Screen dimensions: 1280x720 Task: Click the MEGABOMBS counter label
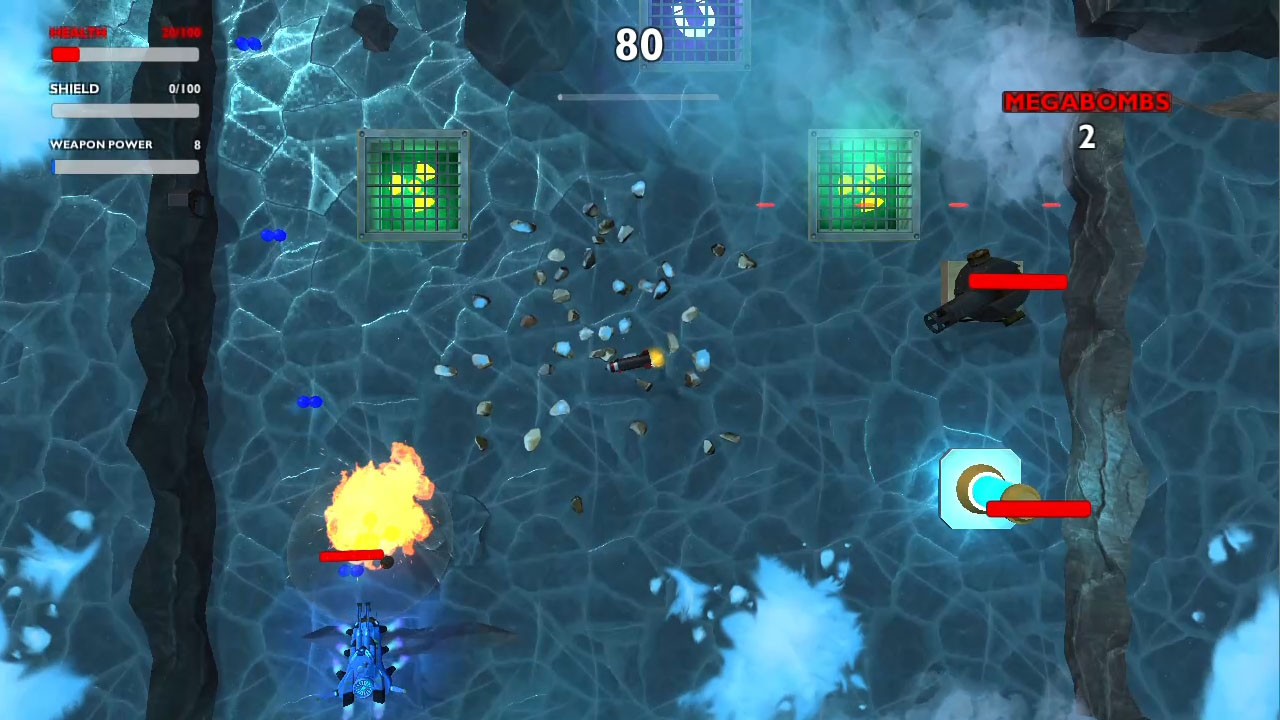(x=1086, y=102)
